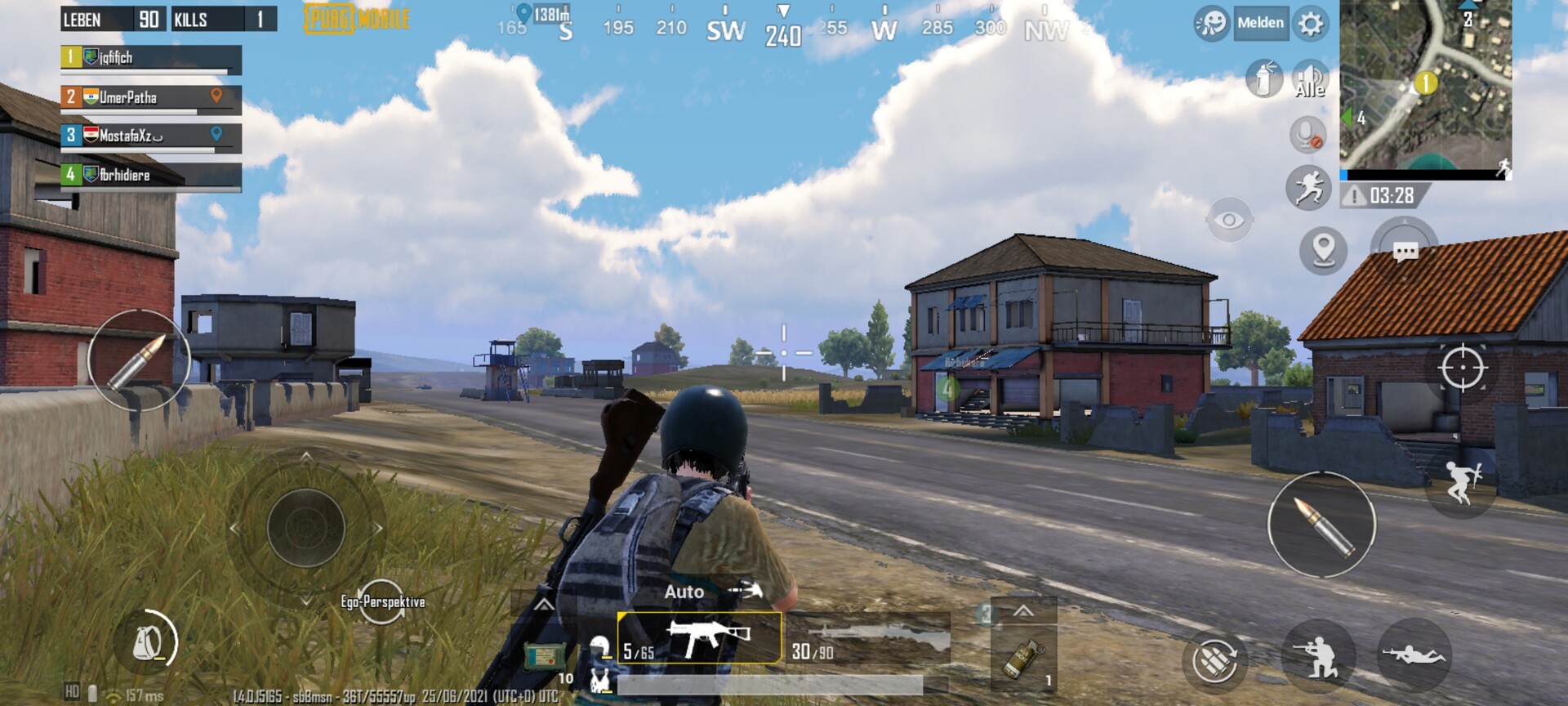The width and height of the screenshot is (1568, 706).
Task: Open the quick chat speech bubble
Action: [x=1405, y=250]
